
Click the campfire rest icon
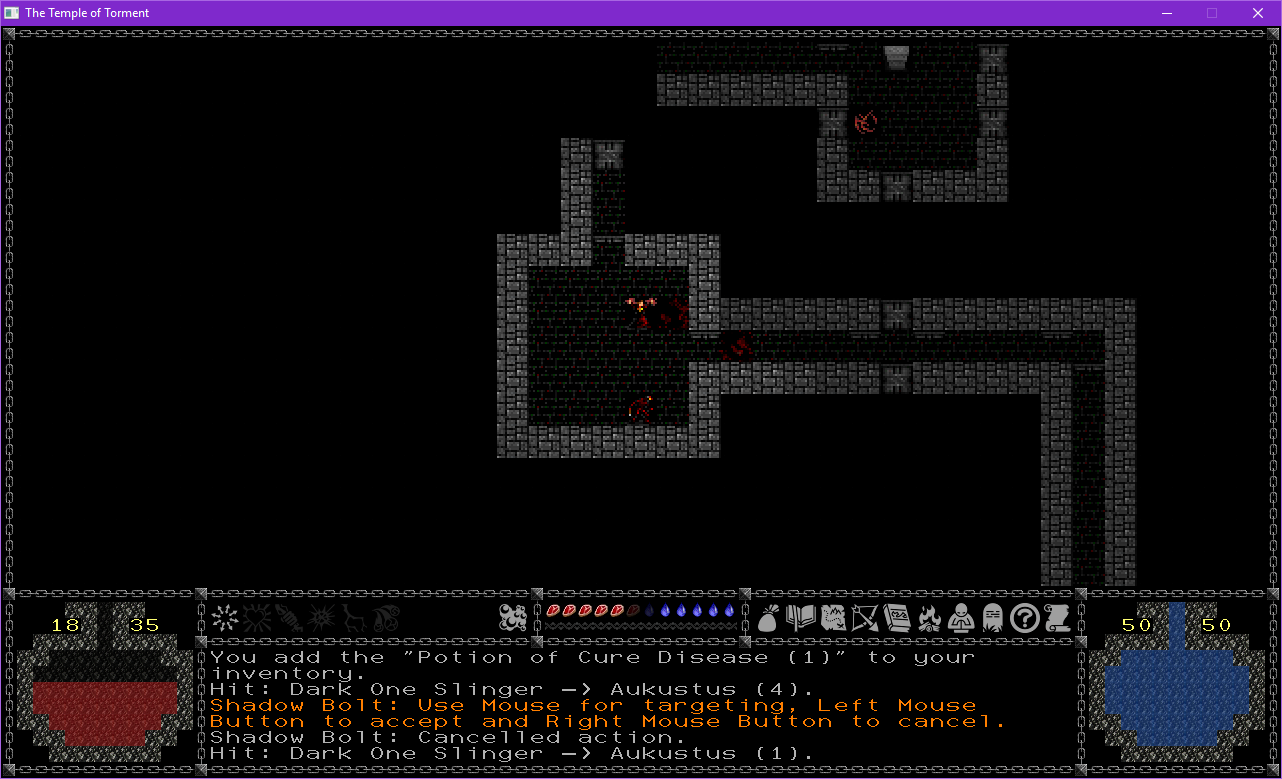point(929,619)
